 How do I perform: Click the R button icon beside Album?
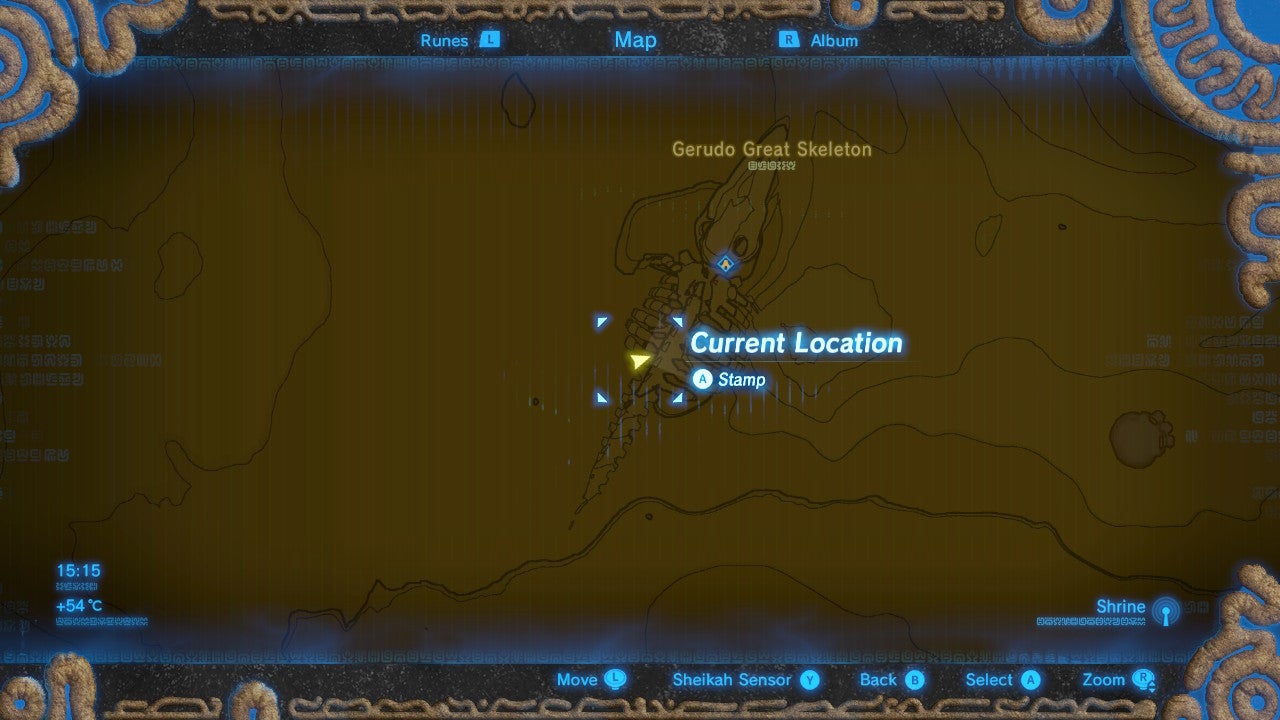tap(789, 40)
